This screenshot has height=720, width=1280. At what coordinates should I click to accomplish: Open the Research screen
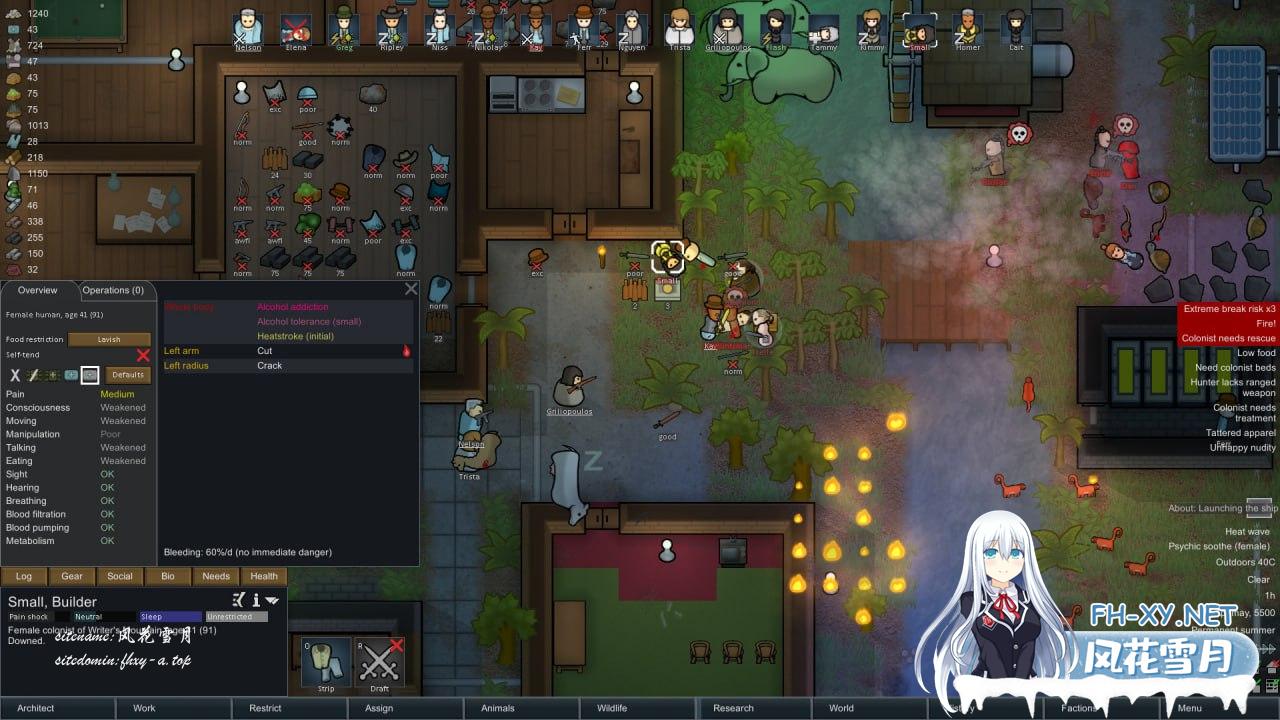tap(733, 708)
